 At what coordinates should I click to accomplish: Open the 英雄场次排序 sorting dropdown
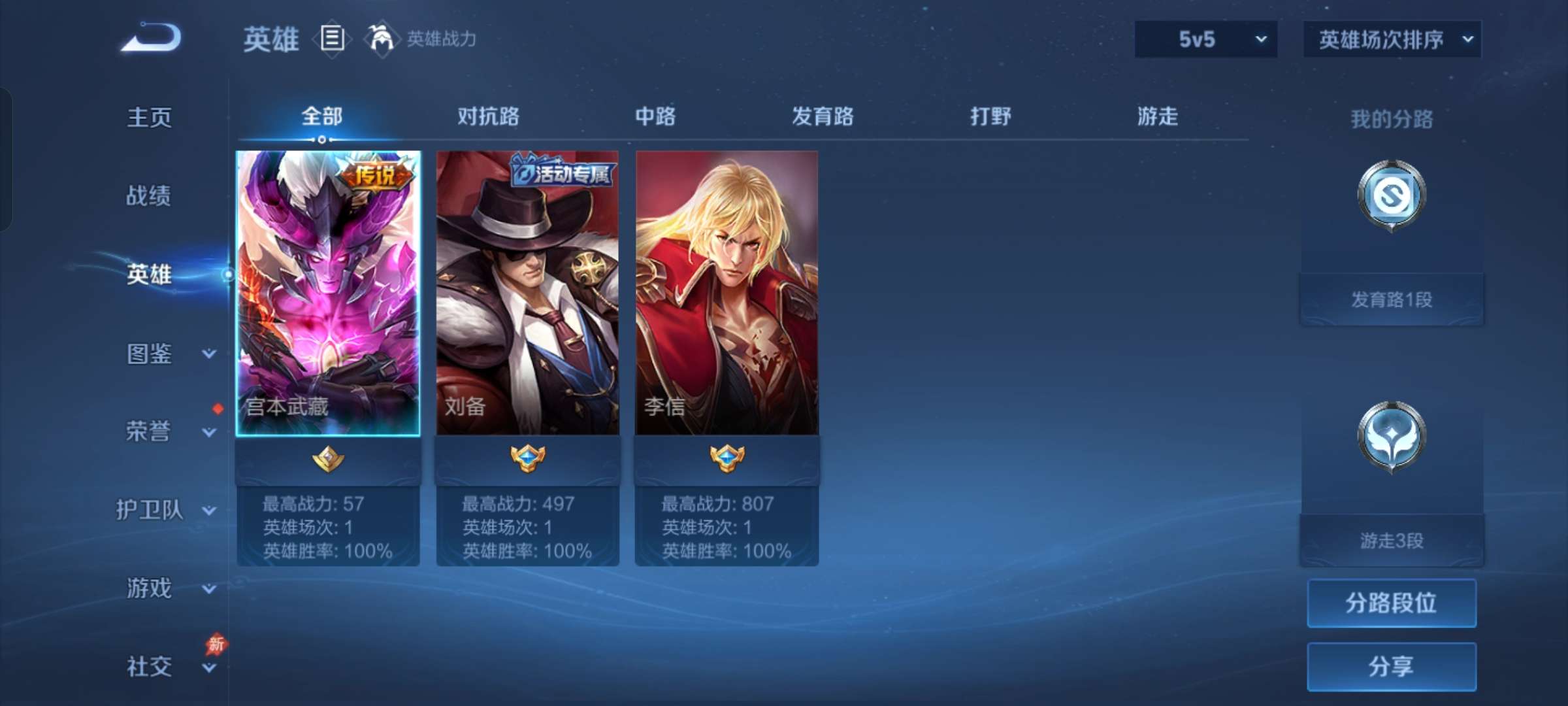(1392, 39)
